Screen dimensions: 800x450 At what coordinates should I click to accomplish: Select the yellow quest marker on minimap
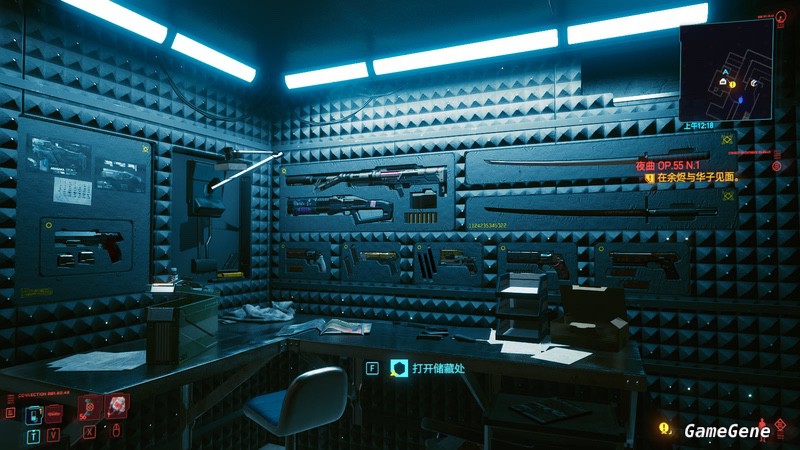click(732, 84)
